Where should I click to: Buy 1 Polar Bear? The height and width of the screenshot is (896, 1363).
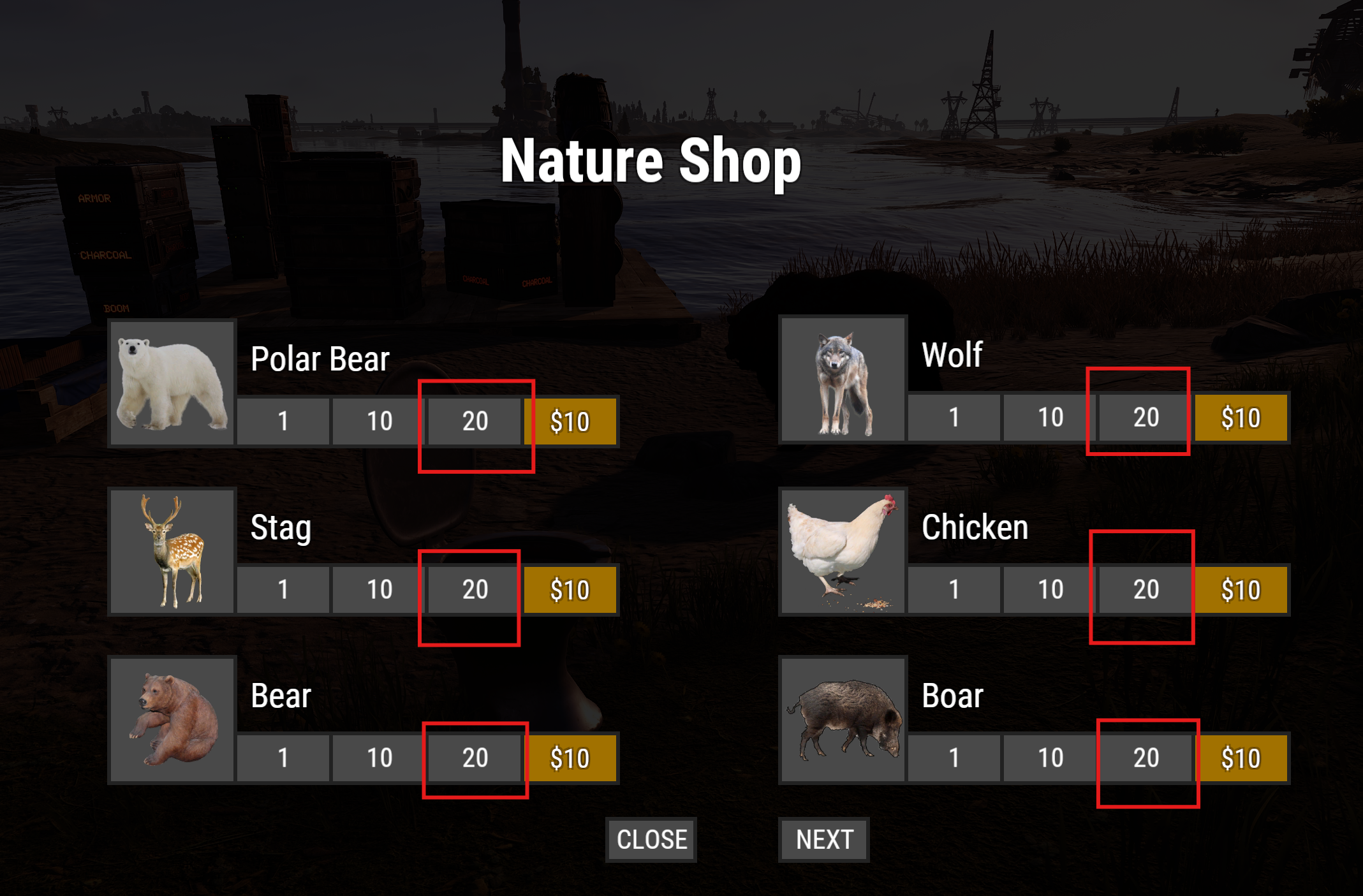(283, 421)
